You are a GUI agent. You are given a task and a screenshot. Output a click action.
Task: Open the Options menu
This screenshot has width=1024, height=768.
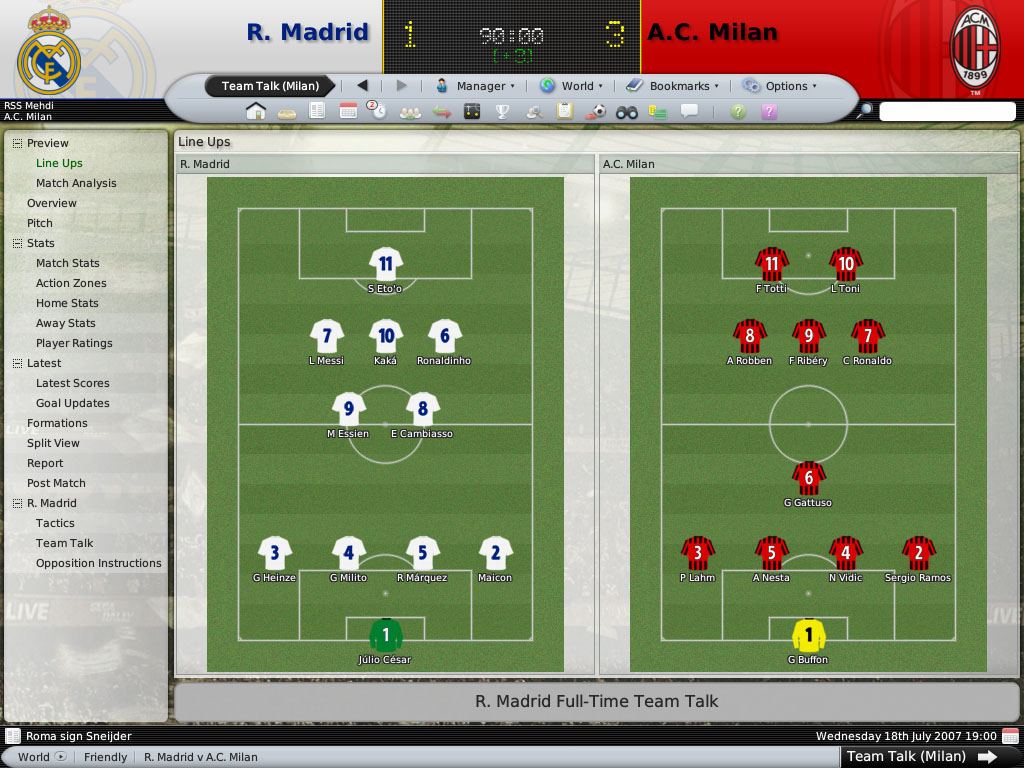tap(779, 86)
